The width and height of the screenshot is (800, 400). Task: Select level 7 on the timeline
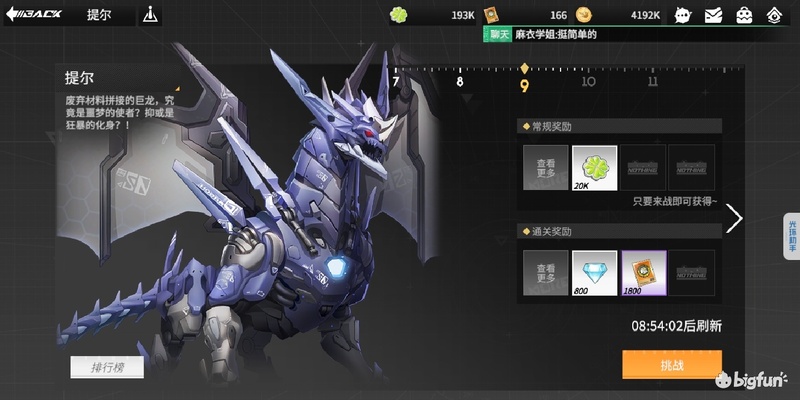coord(396,82)
